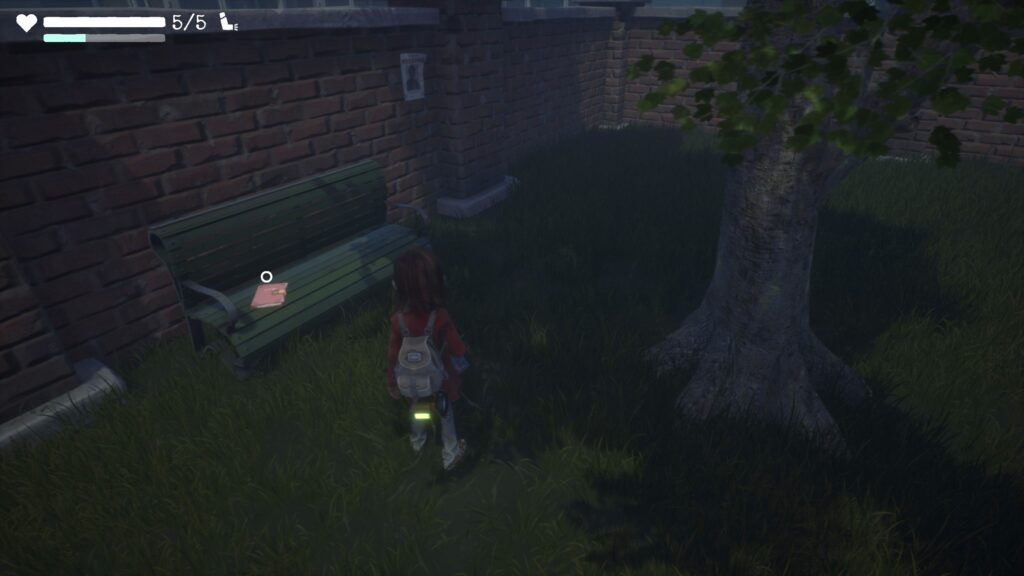The image size is (1024, 576).
Task: Click the inhaler item icon
Action: point(228,21)
